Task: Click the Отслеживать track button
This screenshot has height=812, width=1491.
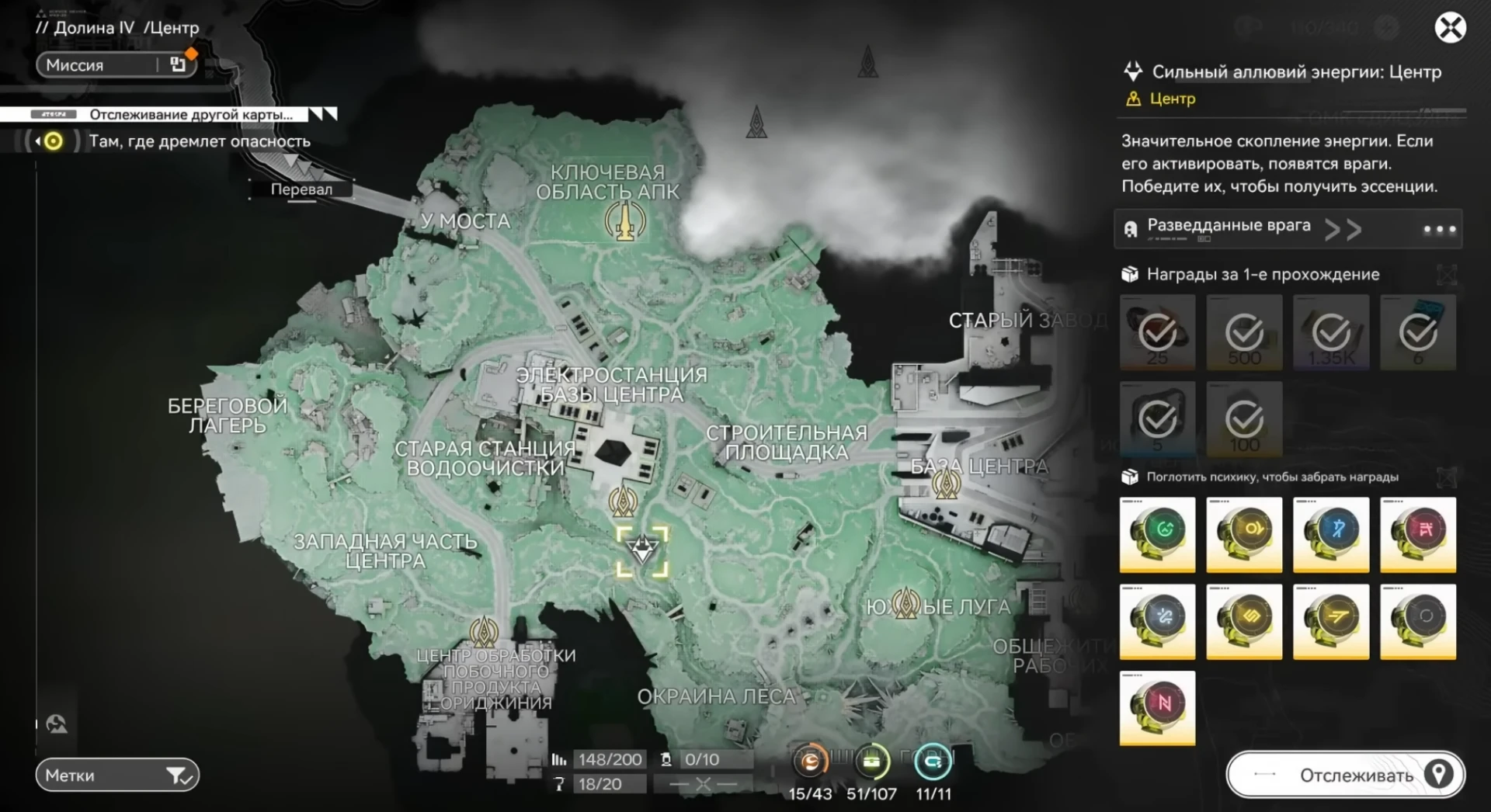Action: (x=1345, y=775)
